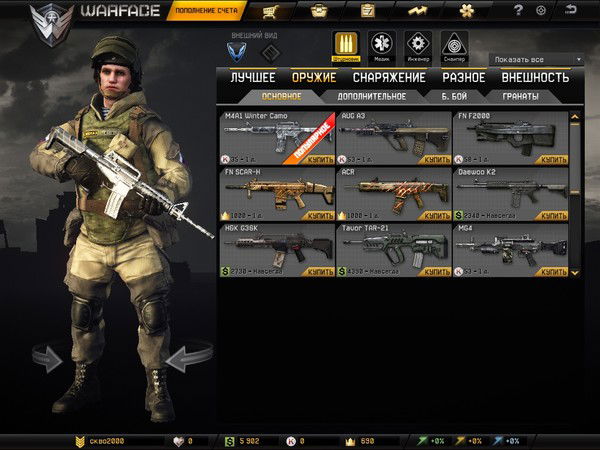Switch to the Лучшее shop tab
The image size is (600, 450).
pos(252,77)
